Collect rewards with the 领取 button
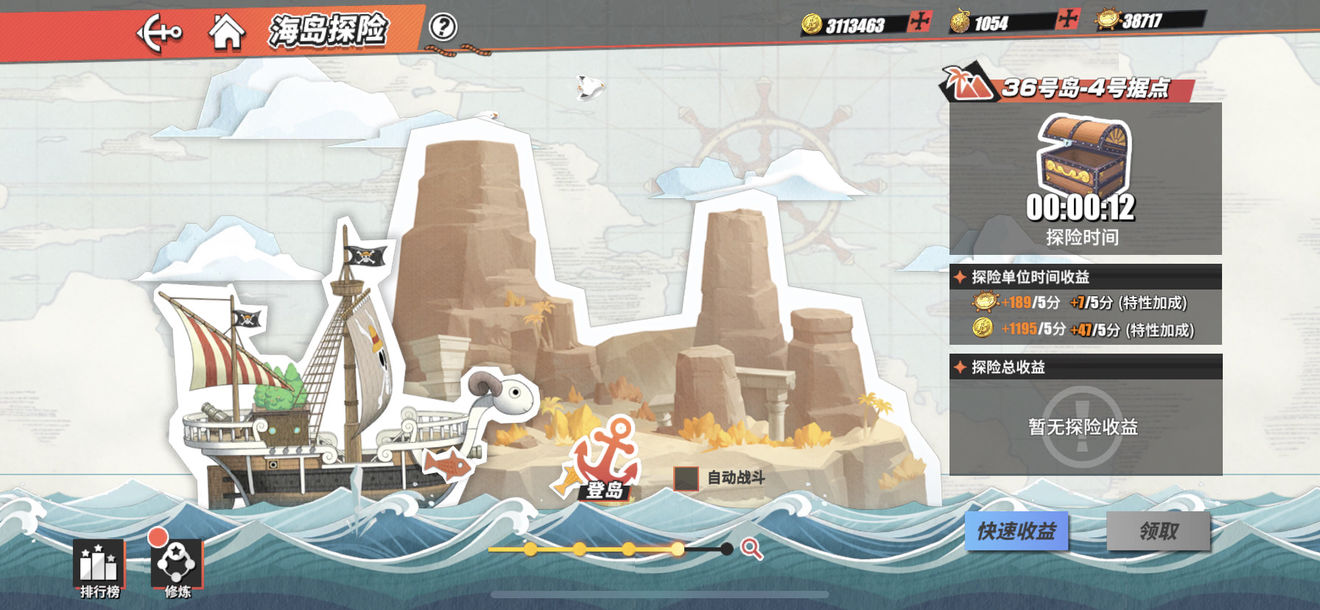Image resolution: width=1320 pixels, height=610 pixels. coord(1158,531)
